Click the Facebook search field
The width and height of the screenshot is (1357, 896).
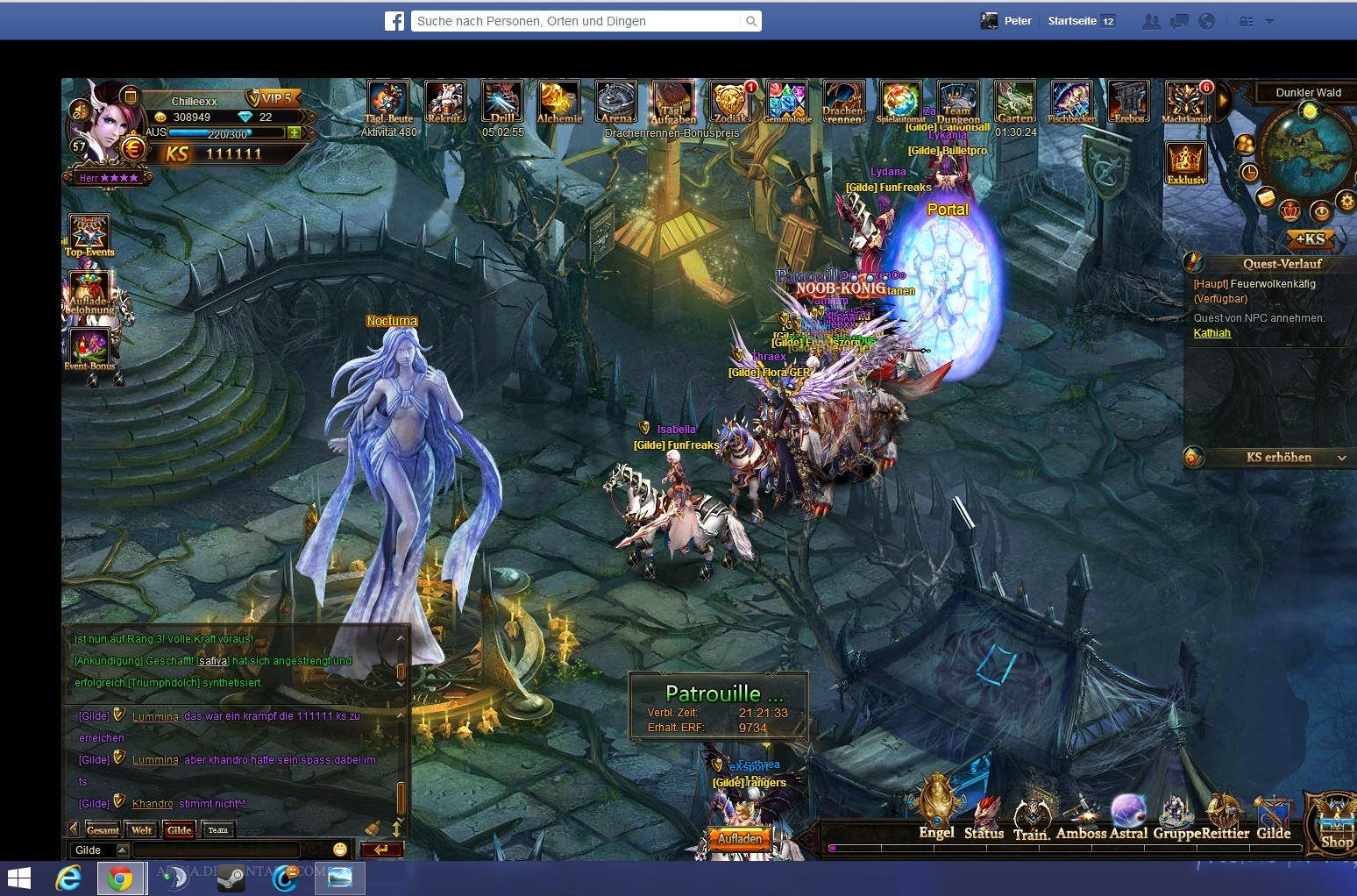[577, 21]
